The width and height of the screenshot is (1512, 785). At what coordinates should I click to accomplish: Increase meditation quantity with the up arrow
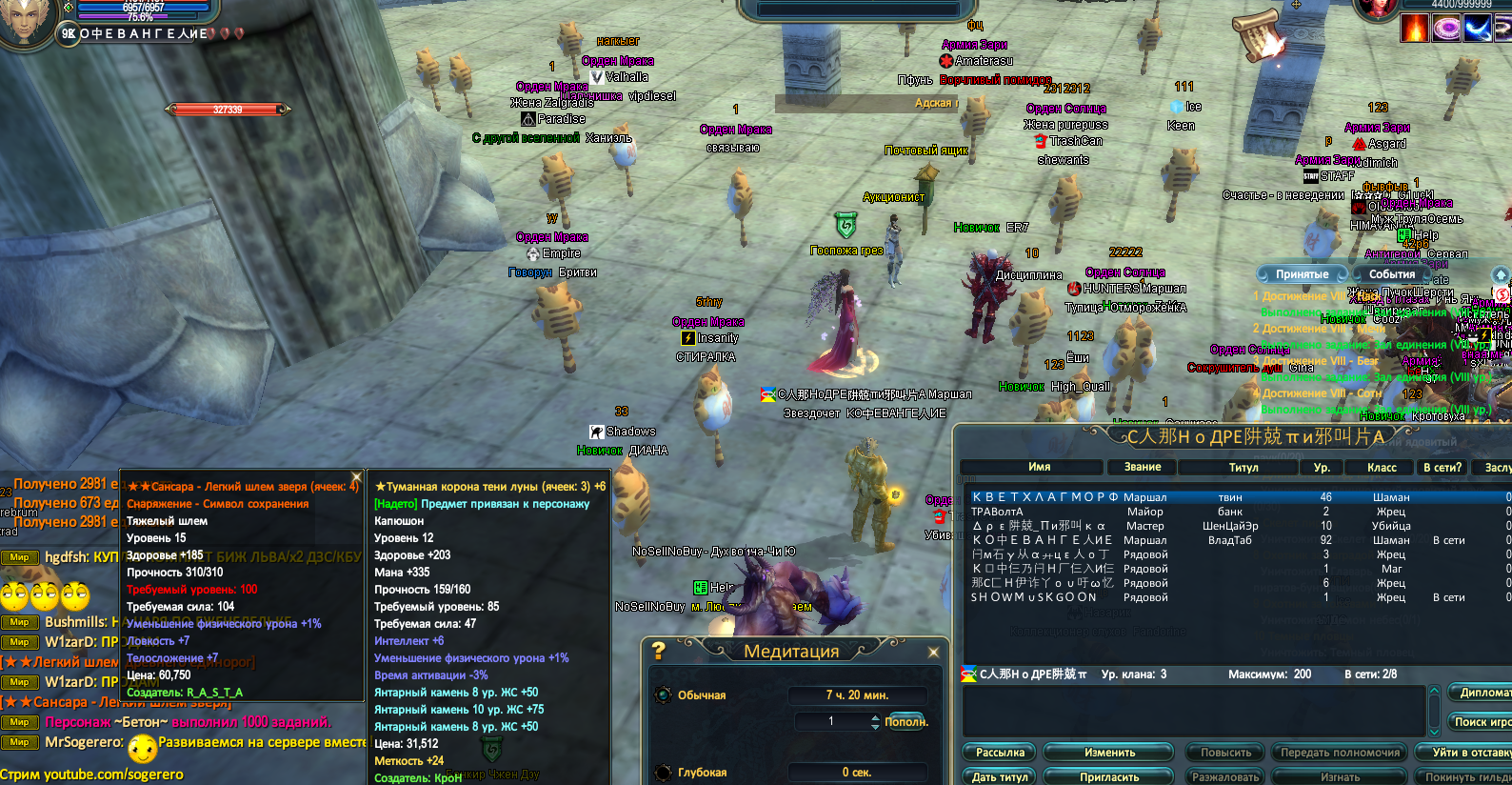click(876, 717)
